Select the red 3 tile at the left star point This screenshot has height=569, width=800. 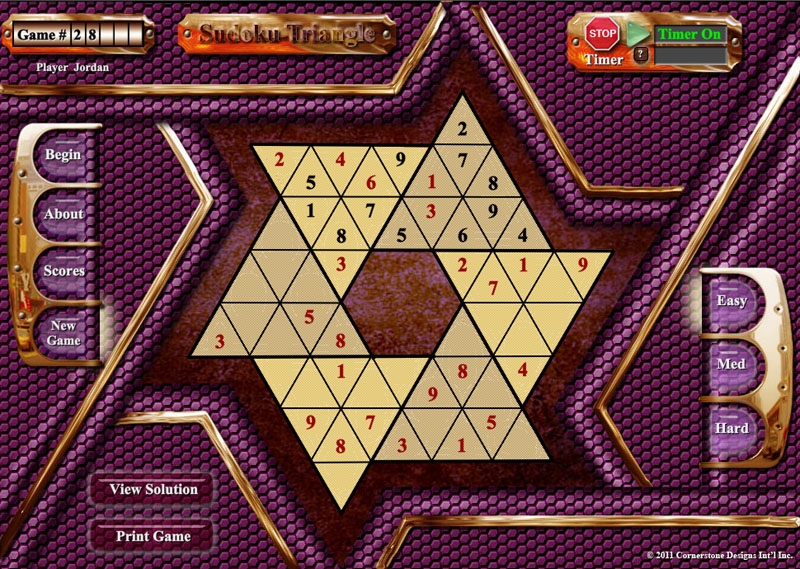(x=219, y=342)
